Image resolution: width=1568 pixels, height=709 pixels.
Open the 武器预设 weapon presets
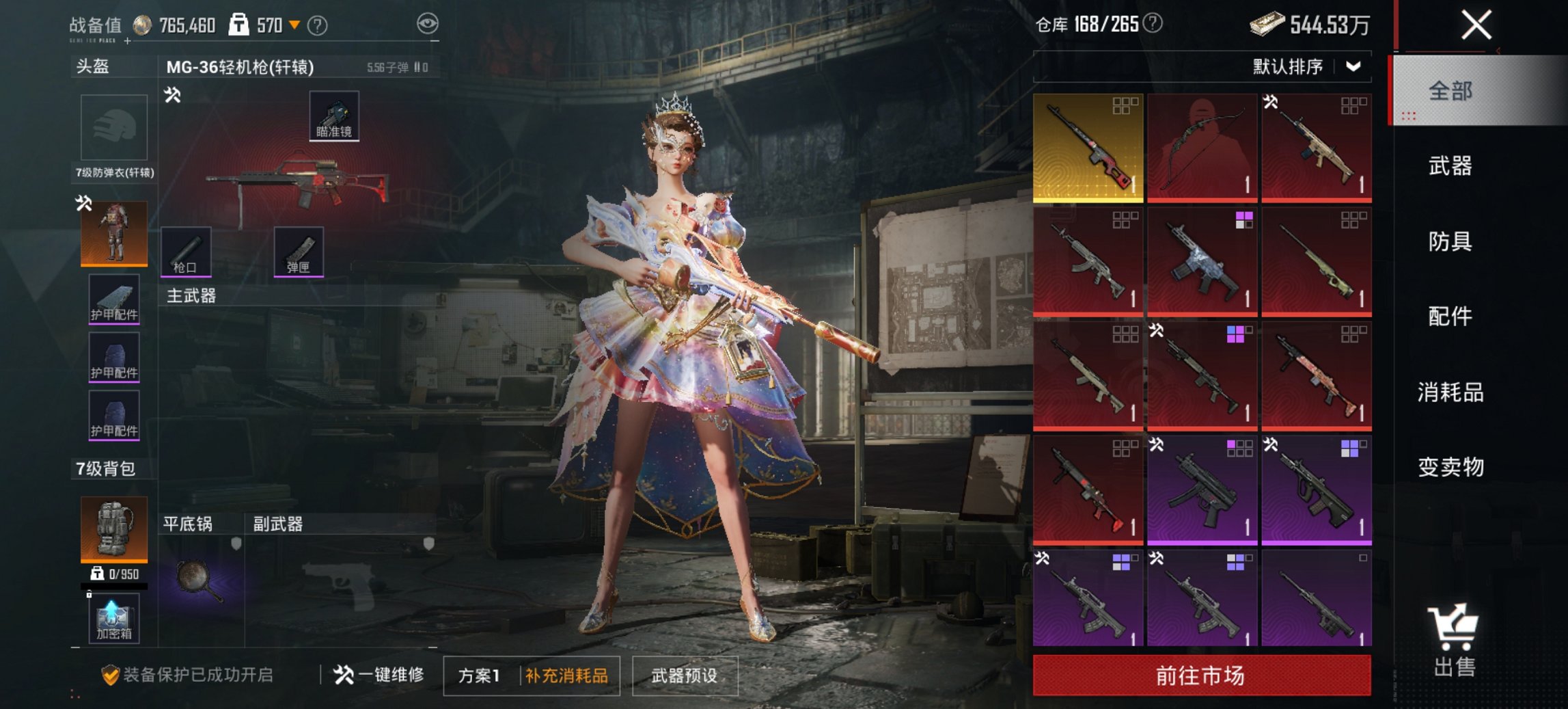pyautogui.click(x=685, y=676)
